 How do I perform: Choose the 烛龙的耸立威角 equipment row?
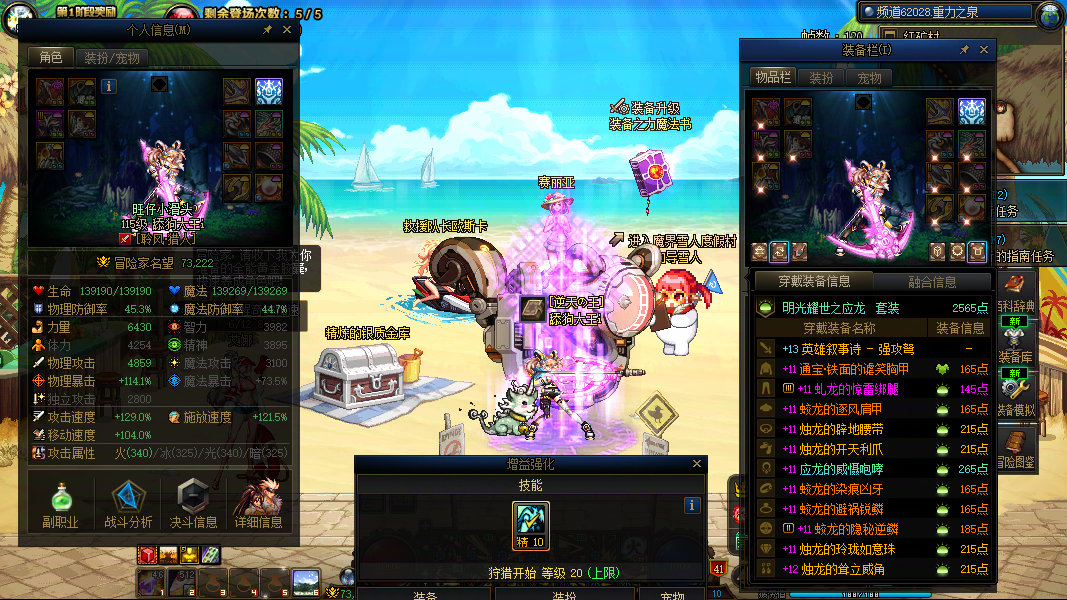point(850,569)
